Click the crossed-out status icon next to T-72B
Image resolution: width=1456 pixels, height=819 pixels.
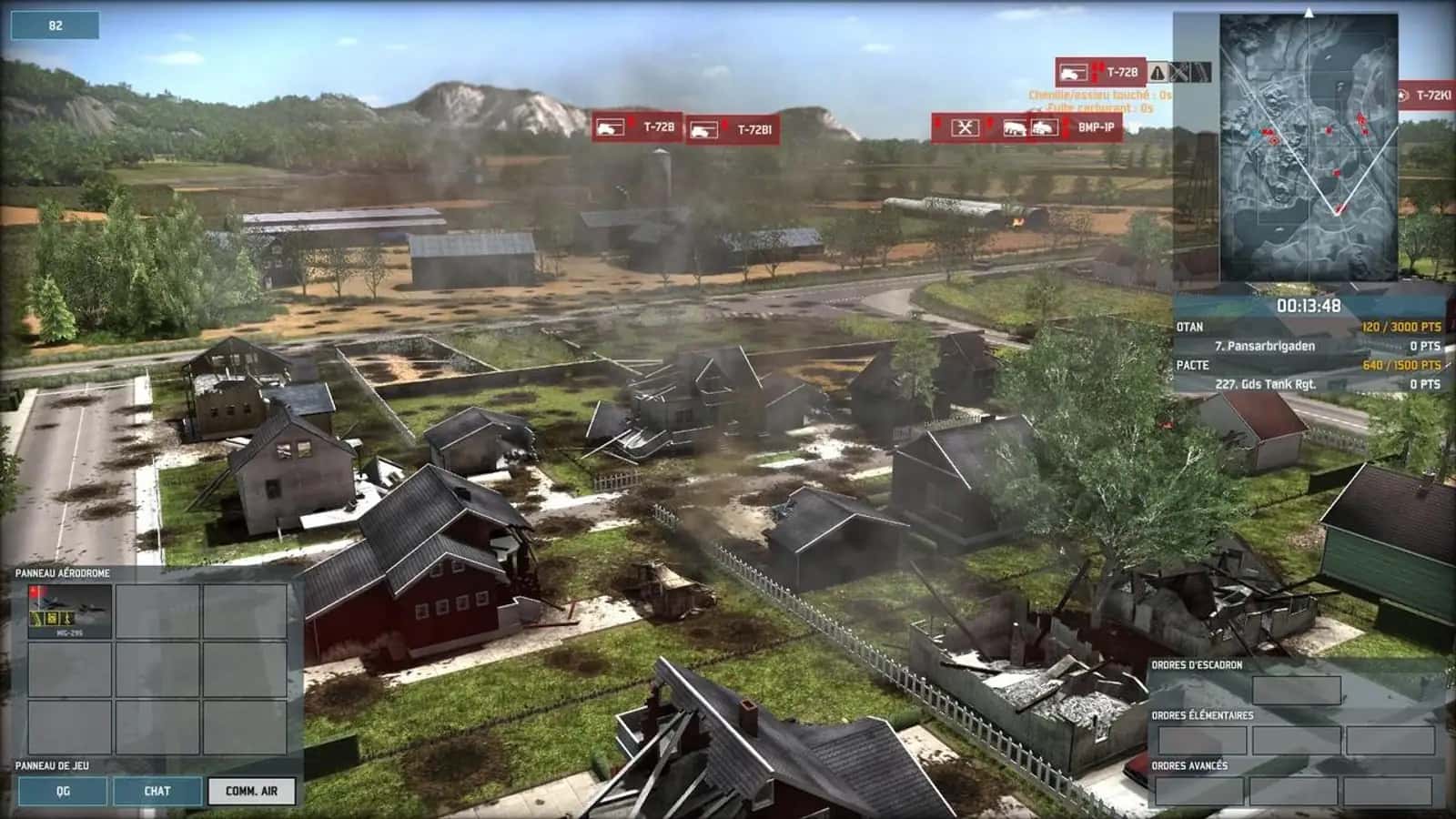pos(1179,72)
